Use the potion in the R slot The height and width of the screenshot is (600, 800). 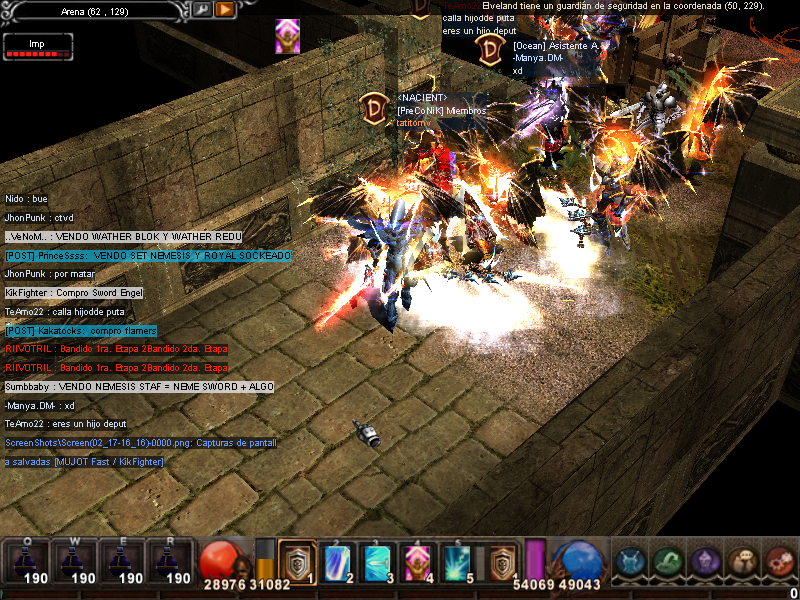tap(168, 562)
